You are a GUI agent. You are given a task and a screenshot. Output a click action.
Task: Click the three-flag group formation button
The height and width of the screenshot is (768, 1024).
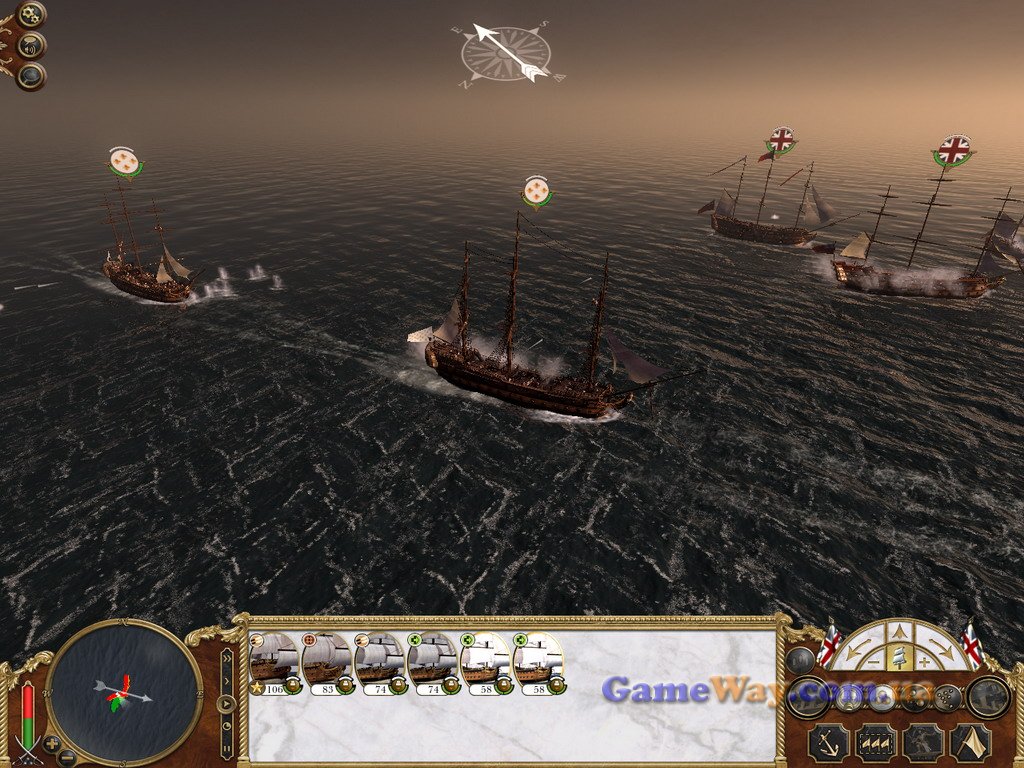point(876,742)
